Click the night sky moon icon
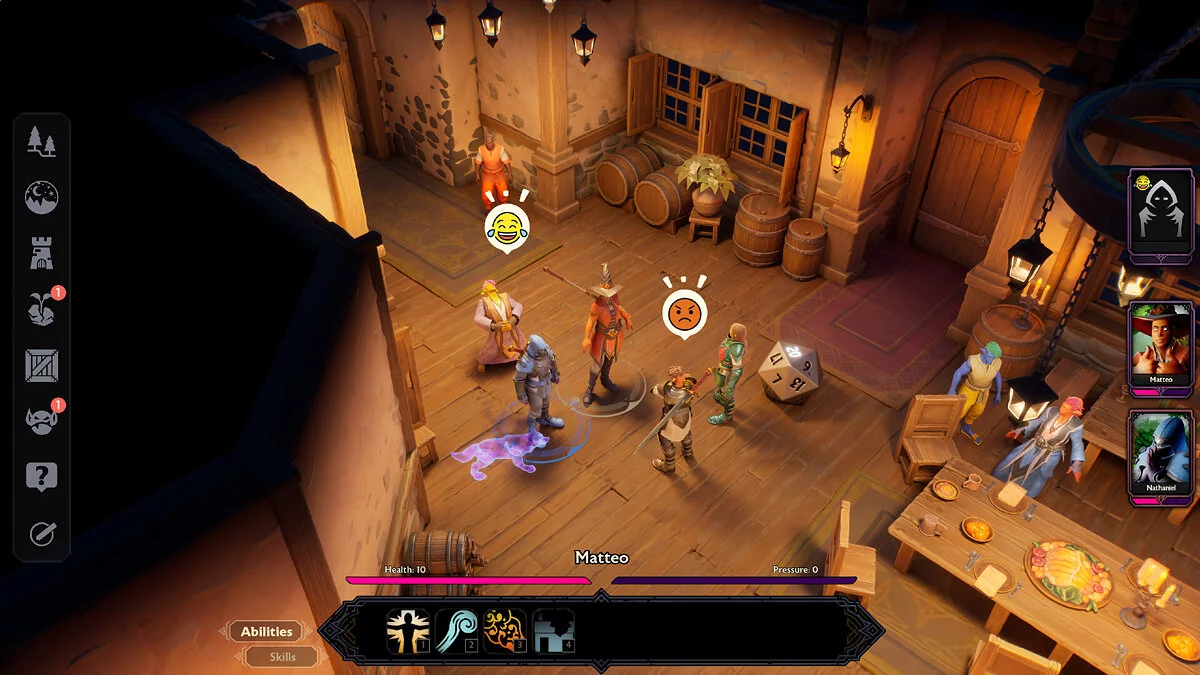1200x675 pixels. 42,198
